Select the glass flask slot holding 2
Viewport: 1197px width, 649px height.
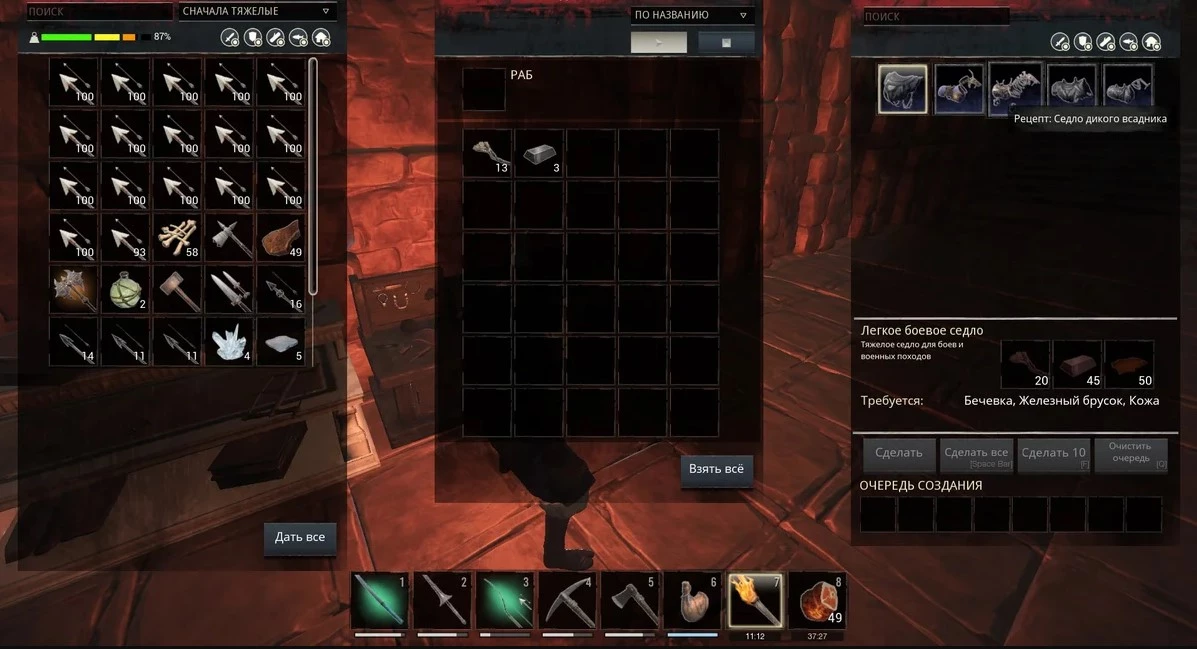126,289
